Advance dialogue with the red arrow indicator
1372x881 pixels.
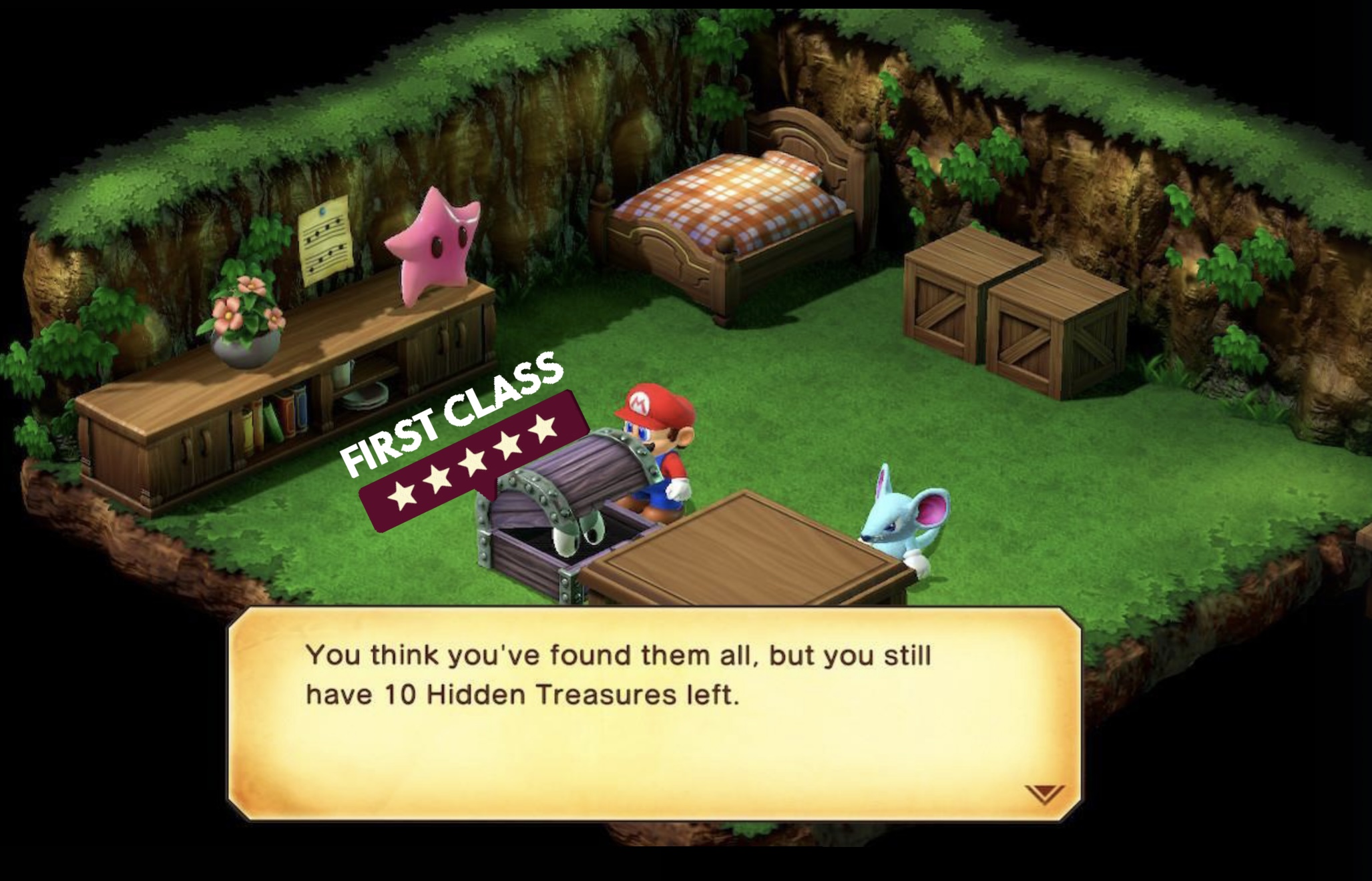(1044, 794)
